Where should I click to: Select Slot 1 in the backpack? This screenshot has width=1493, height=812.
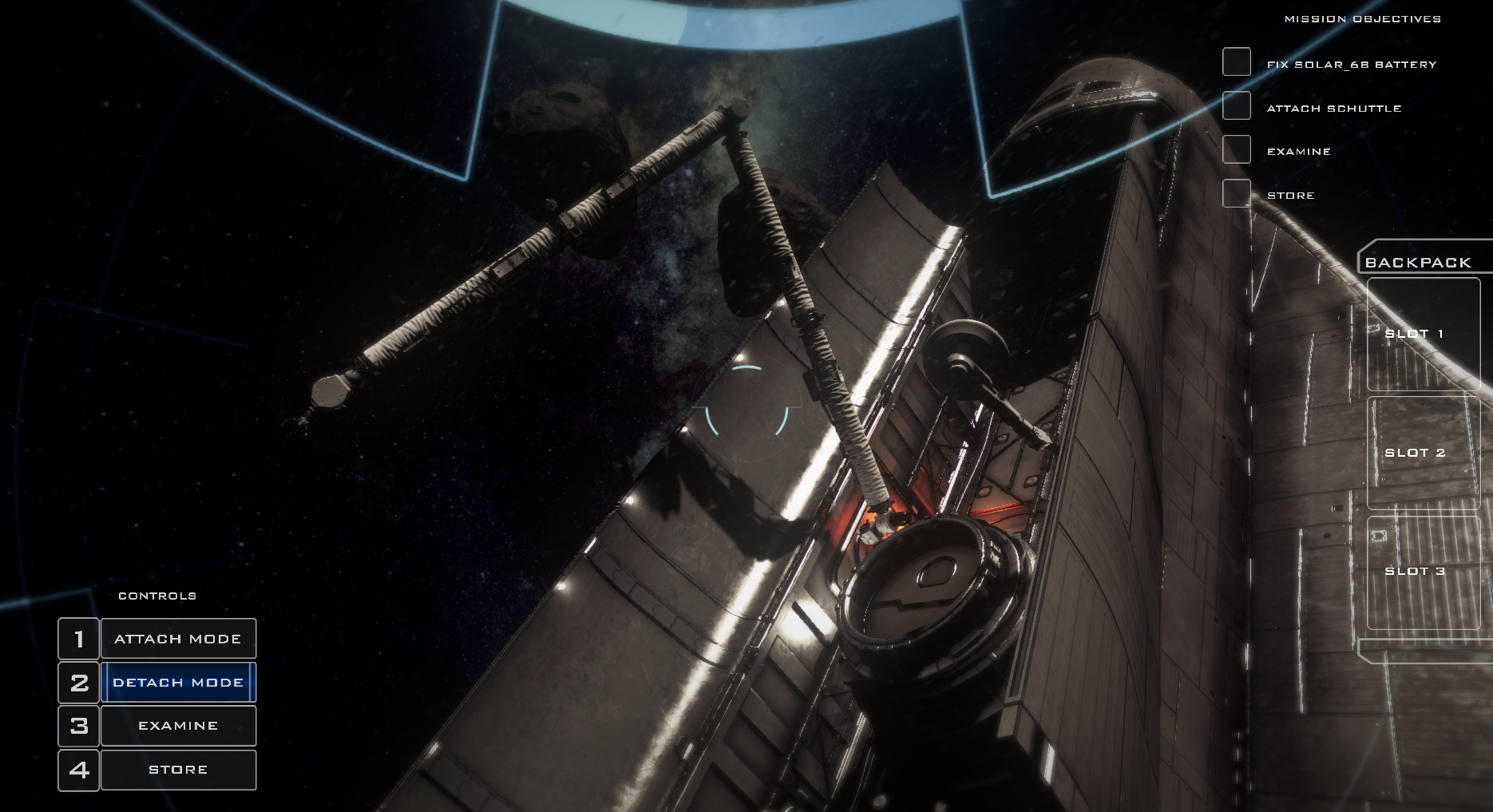[1424, 334]
